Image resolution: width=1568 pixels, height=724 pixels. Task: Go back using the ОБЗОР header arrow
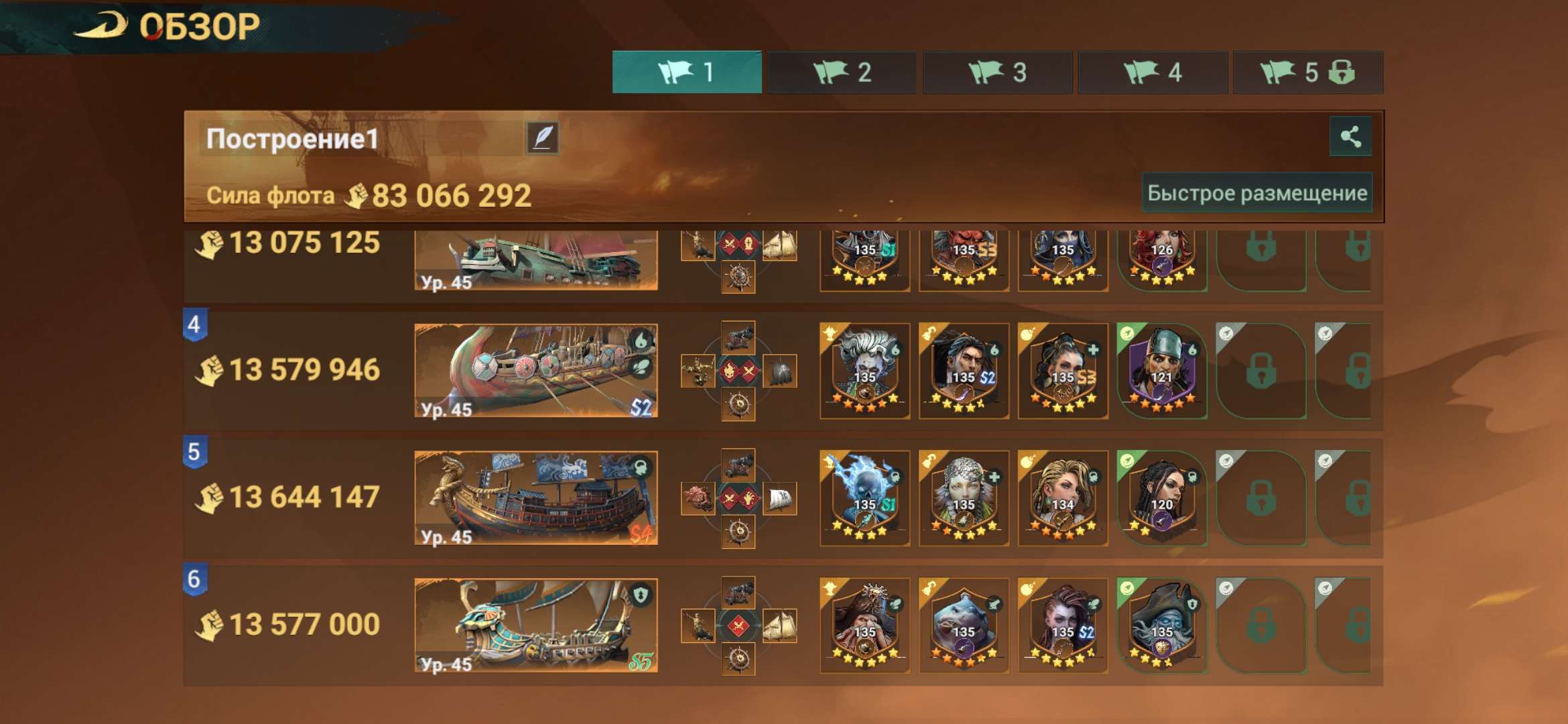[x=101, y=27]
